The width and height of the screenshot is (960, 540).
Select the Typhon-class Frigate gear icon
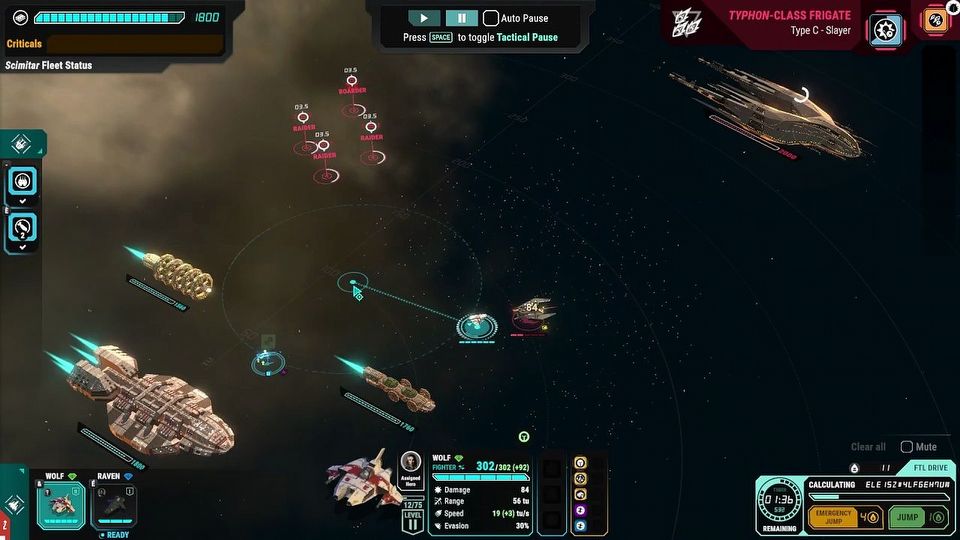tap(885, 27)
